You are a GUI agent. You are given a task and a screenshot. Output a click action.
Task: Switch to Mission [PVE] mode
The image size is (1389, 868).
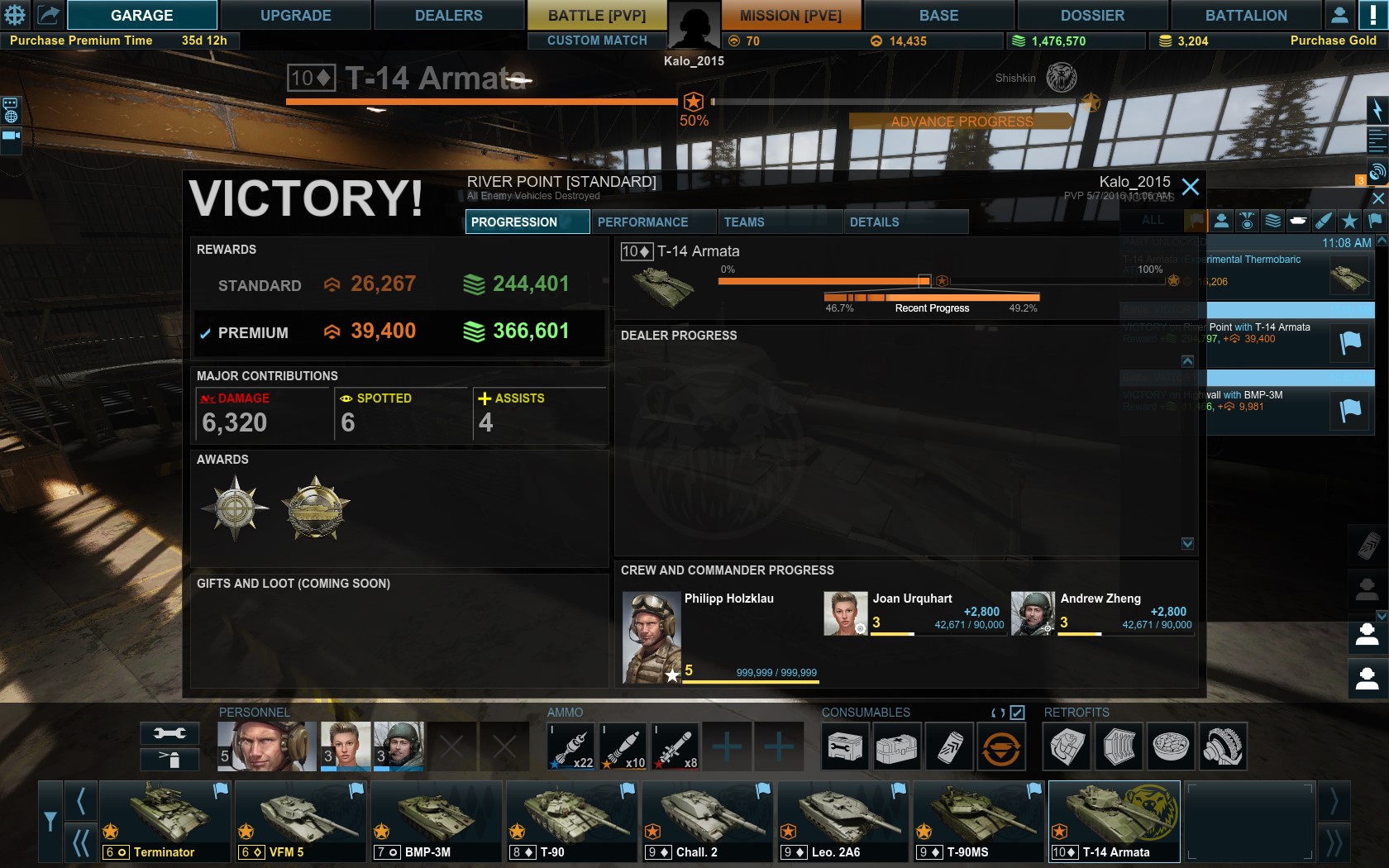[790, 15]
